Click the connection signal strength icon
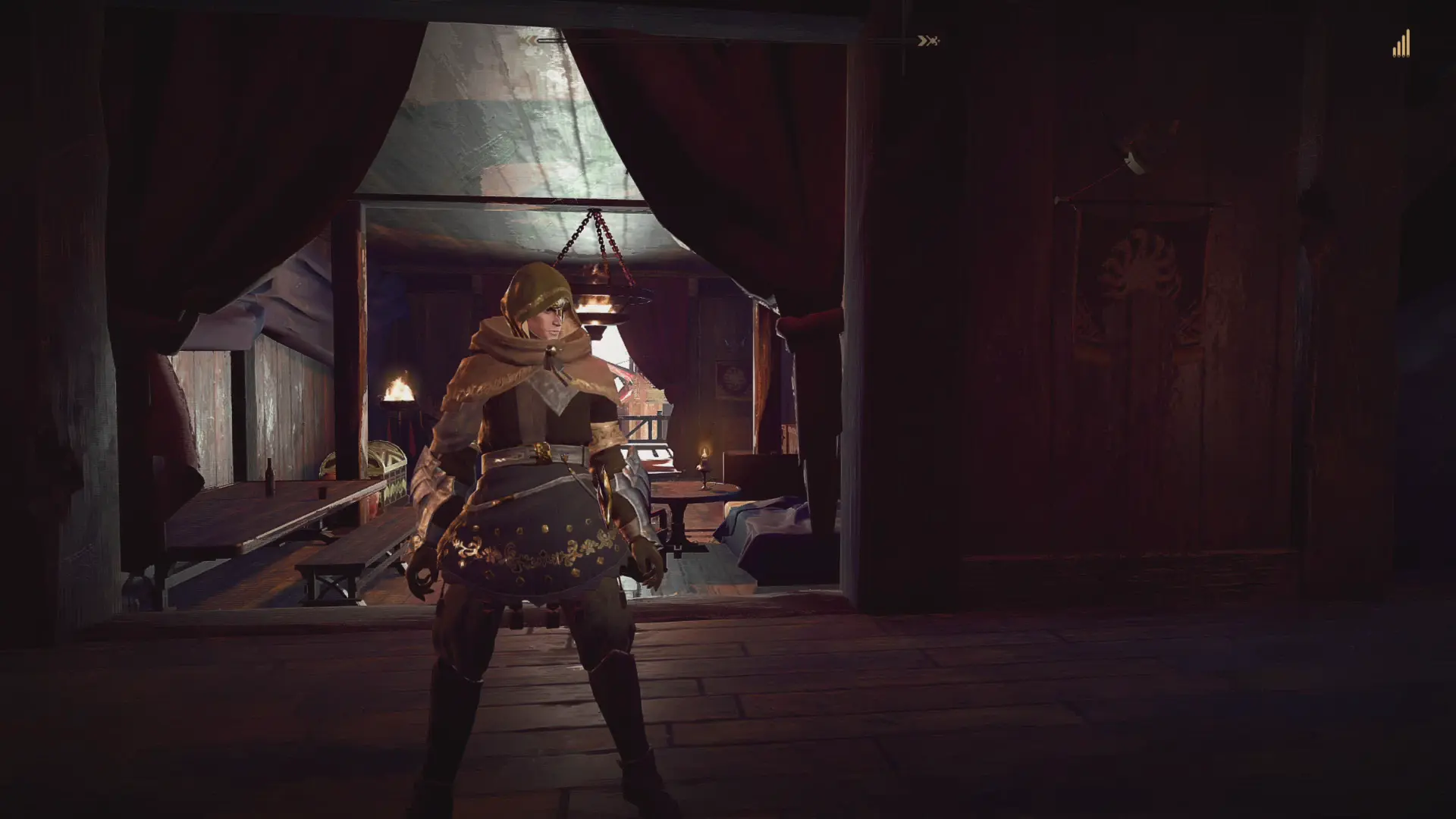This screenshot has width=1456, height=819. [1401, 45]
